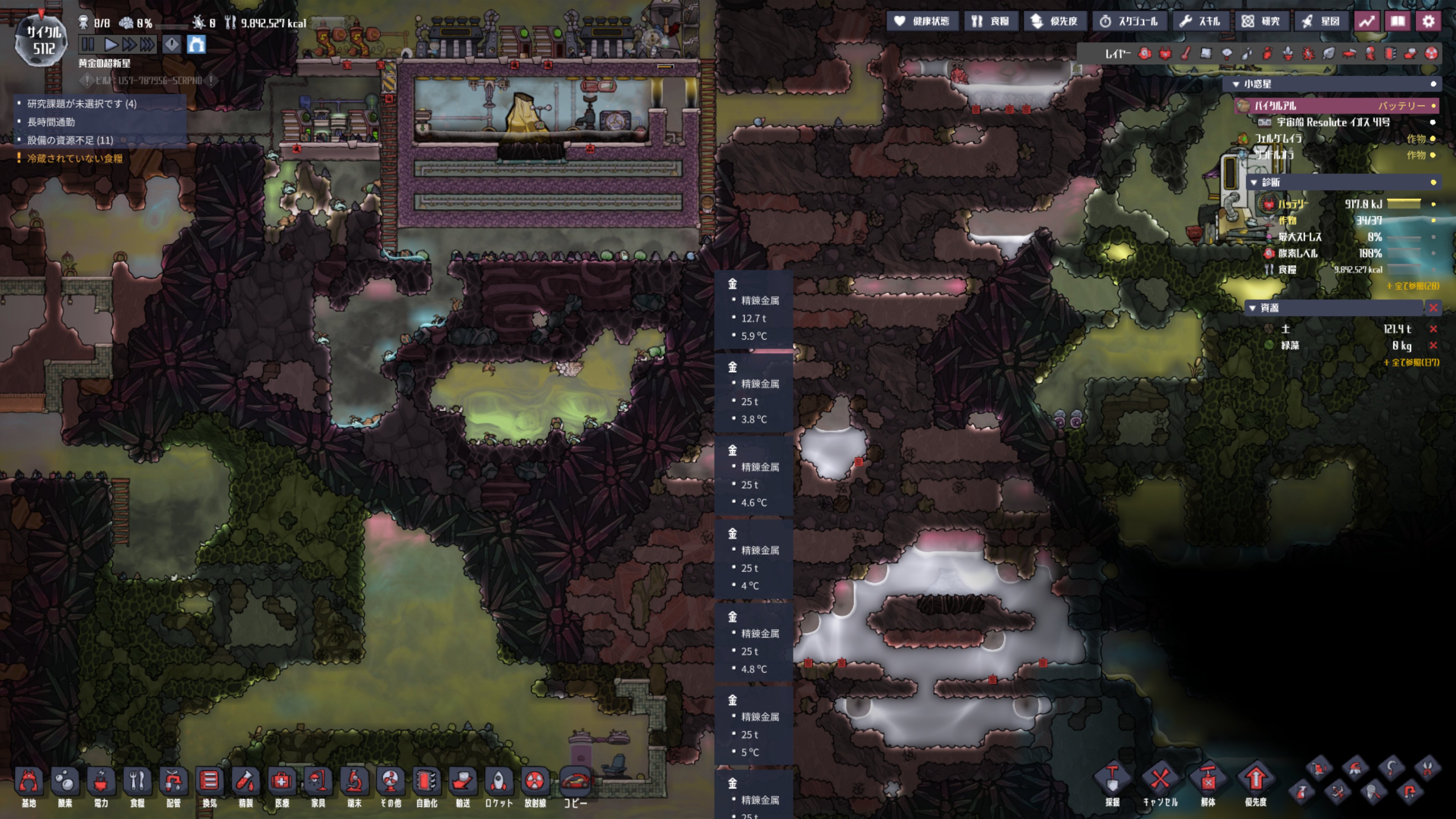The height and width of the screenshot is (819, 1456).
Task: Open the 優先度 priorities screen
Action: [x=1055, y=22]
